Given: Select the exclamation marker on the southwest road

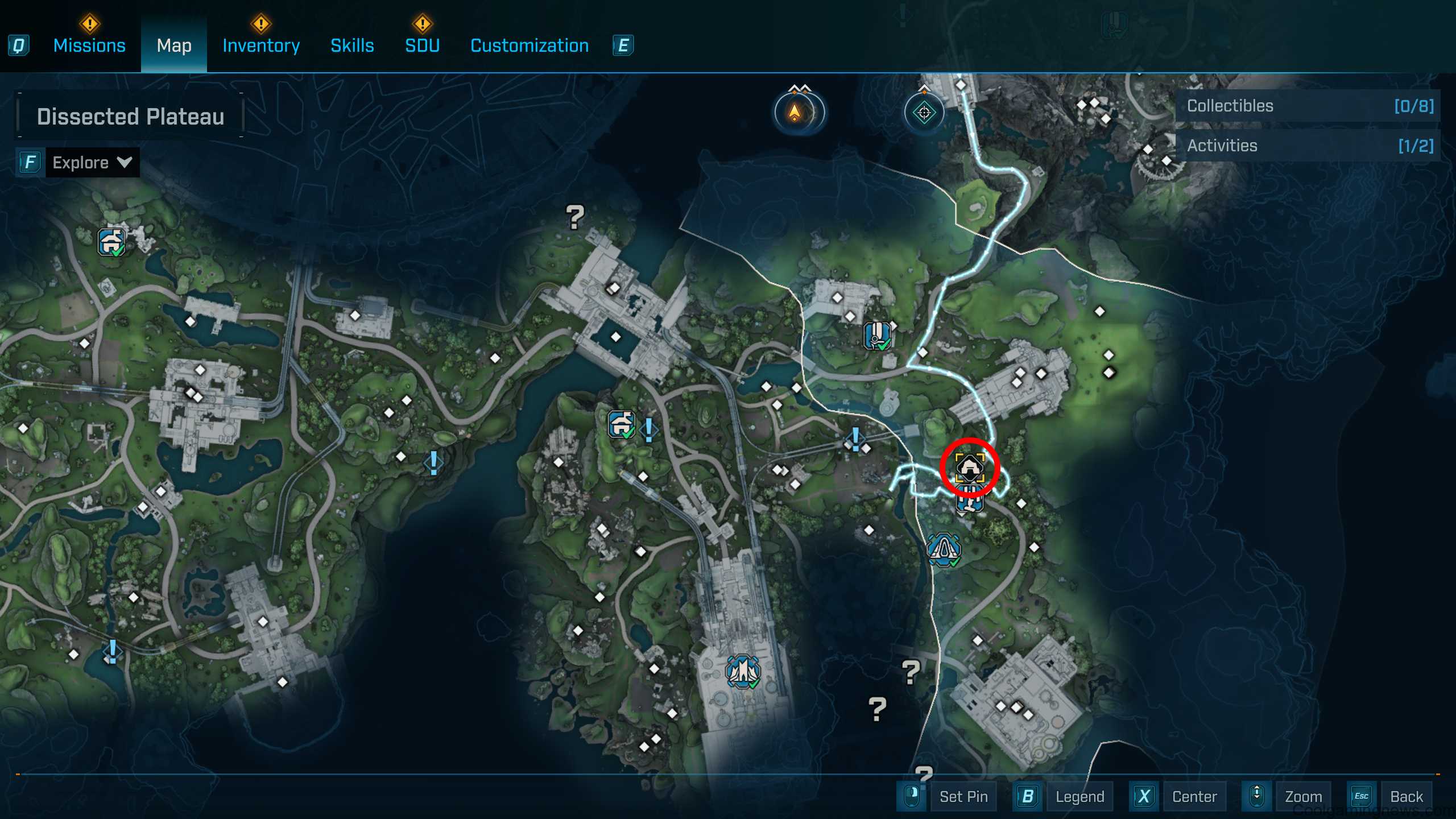Looking at the screenshot, I should tap(113, 651).
